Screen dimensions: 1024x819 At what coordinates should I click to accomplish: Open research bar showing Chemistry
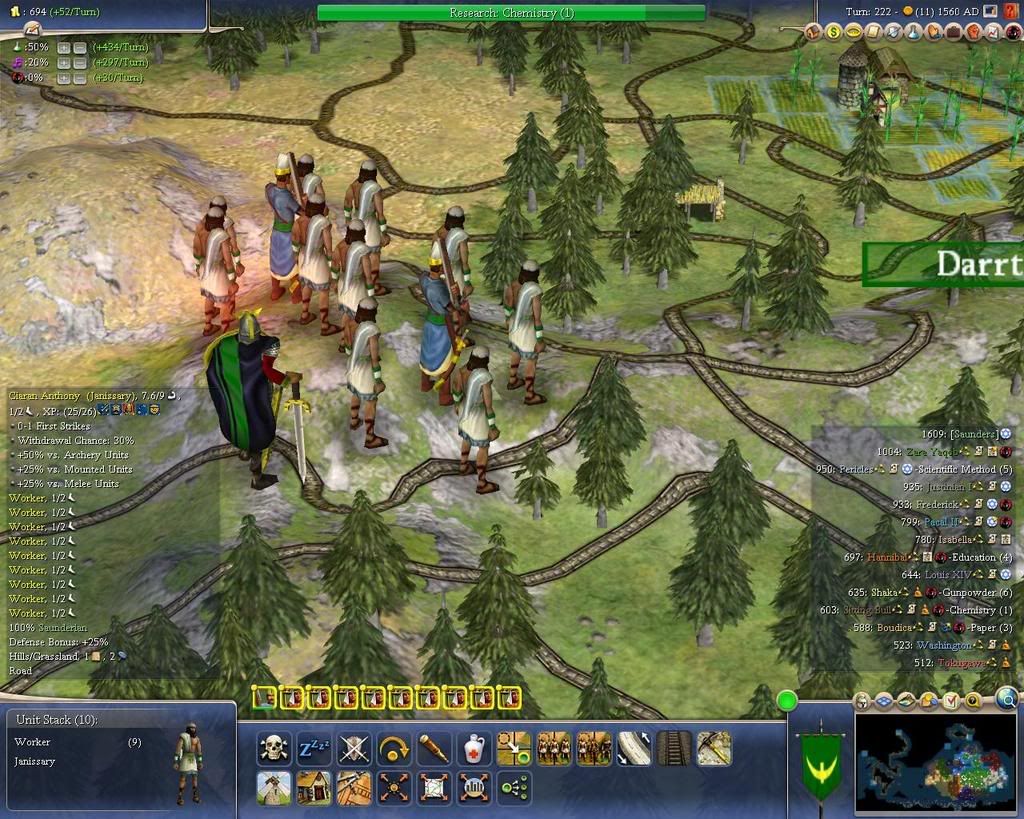[x=511, y=13]
